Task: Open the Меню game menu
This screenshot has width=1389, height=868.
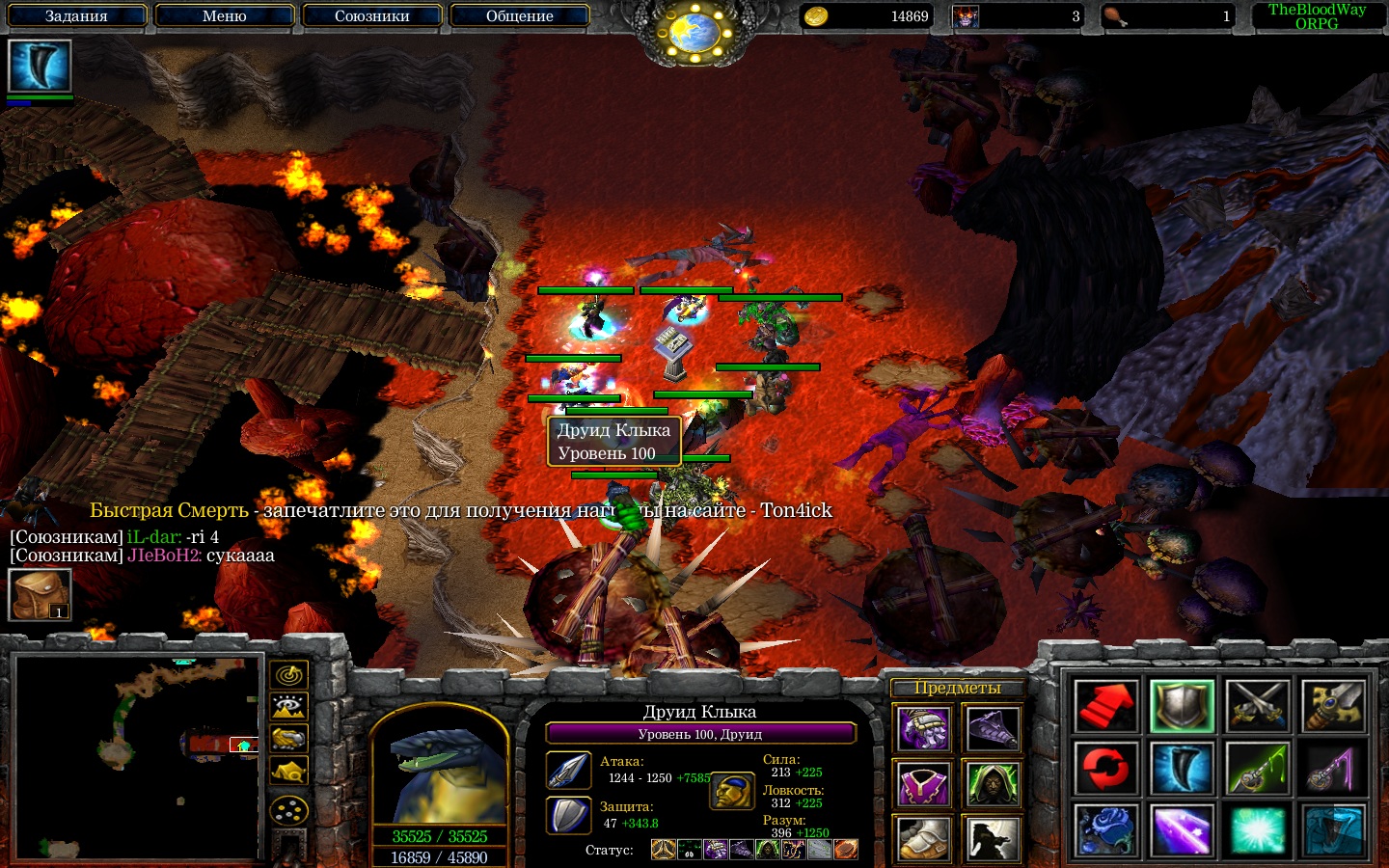Action: coord(224,15)
